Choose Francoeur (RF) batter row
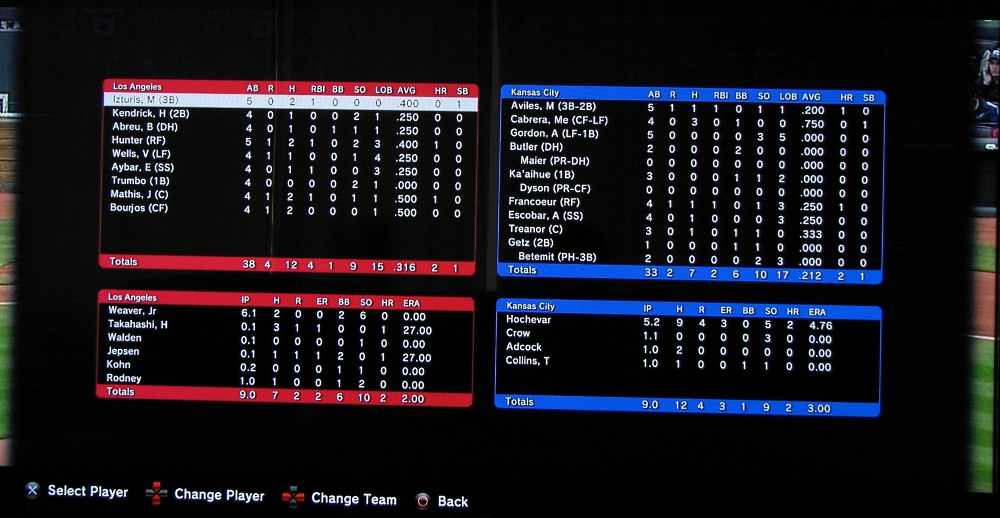This screenshot has height=518, width=1000. pyautogui.click(x=546, y=201)
